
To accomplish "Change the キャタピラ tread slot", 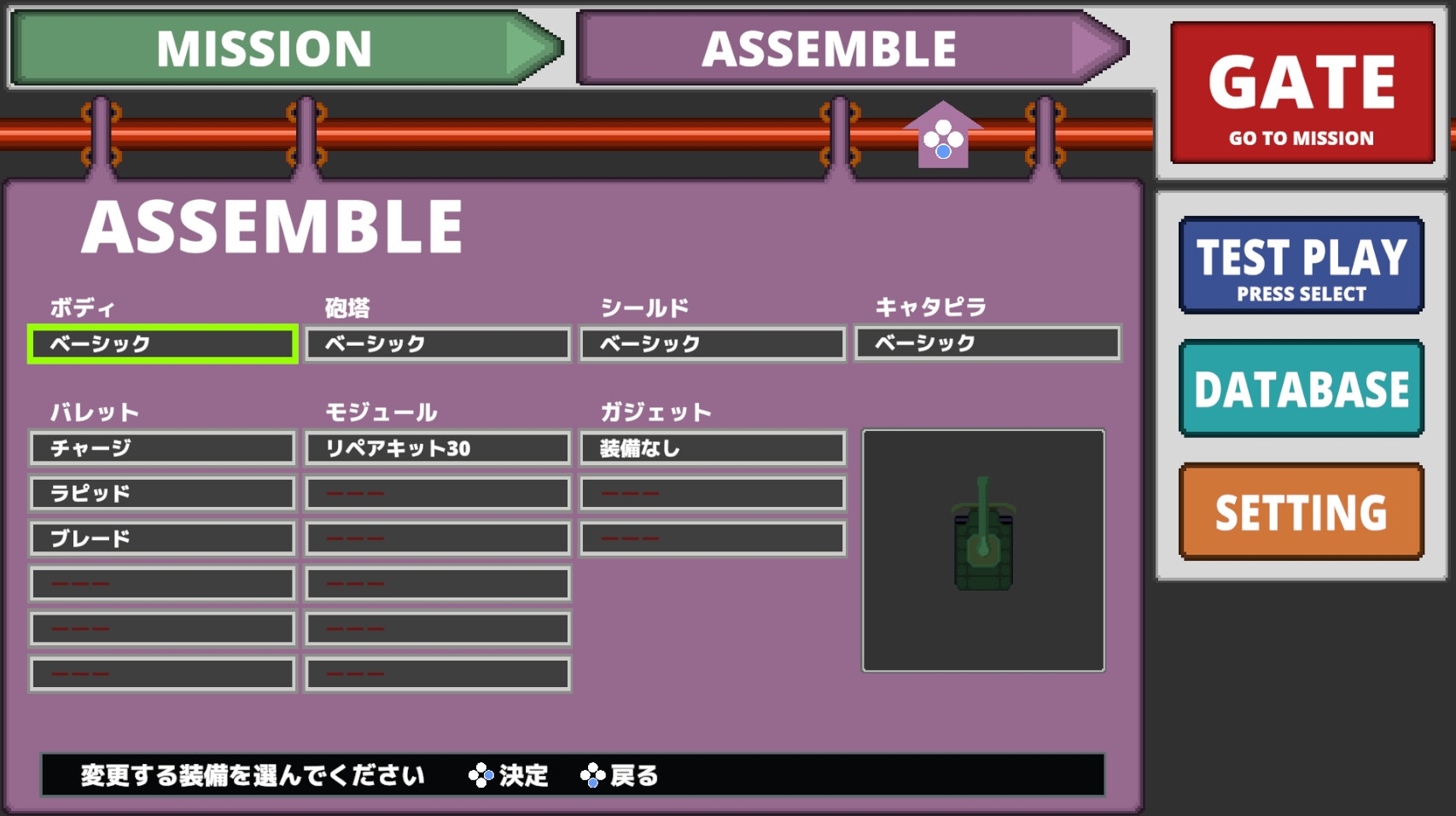I will (987, 343).
